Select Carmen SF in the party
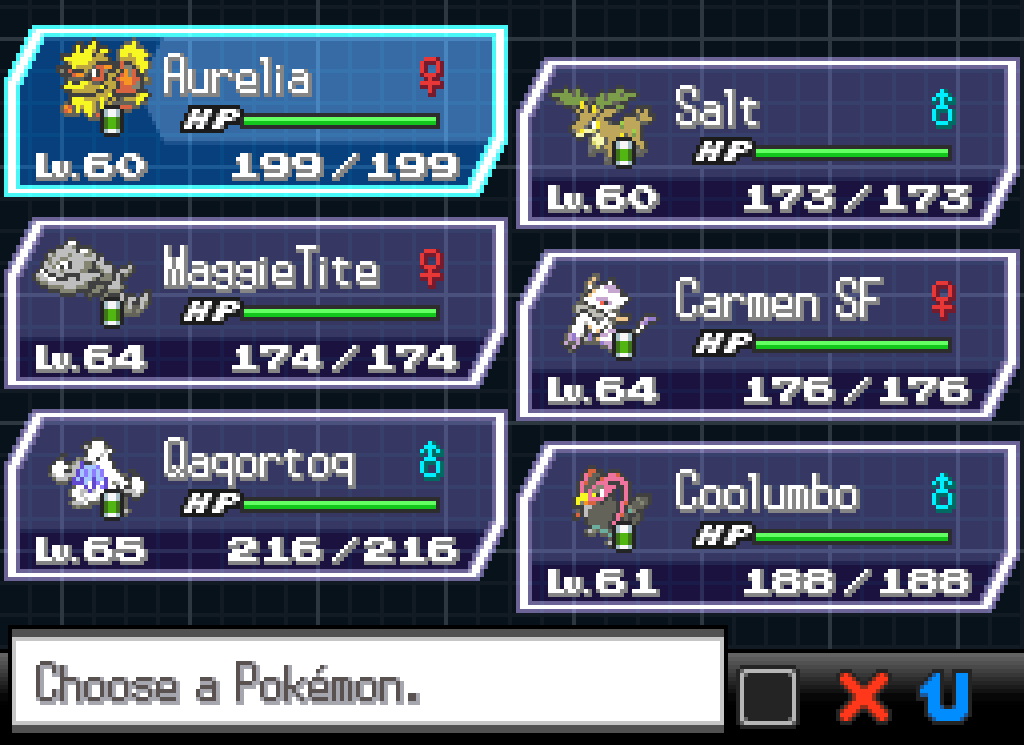Image resolution: width=1024 pixels, height=745 pixels. coord(768,336)
